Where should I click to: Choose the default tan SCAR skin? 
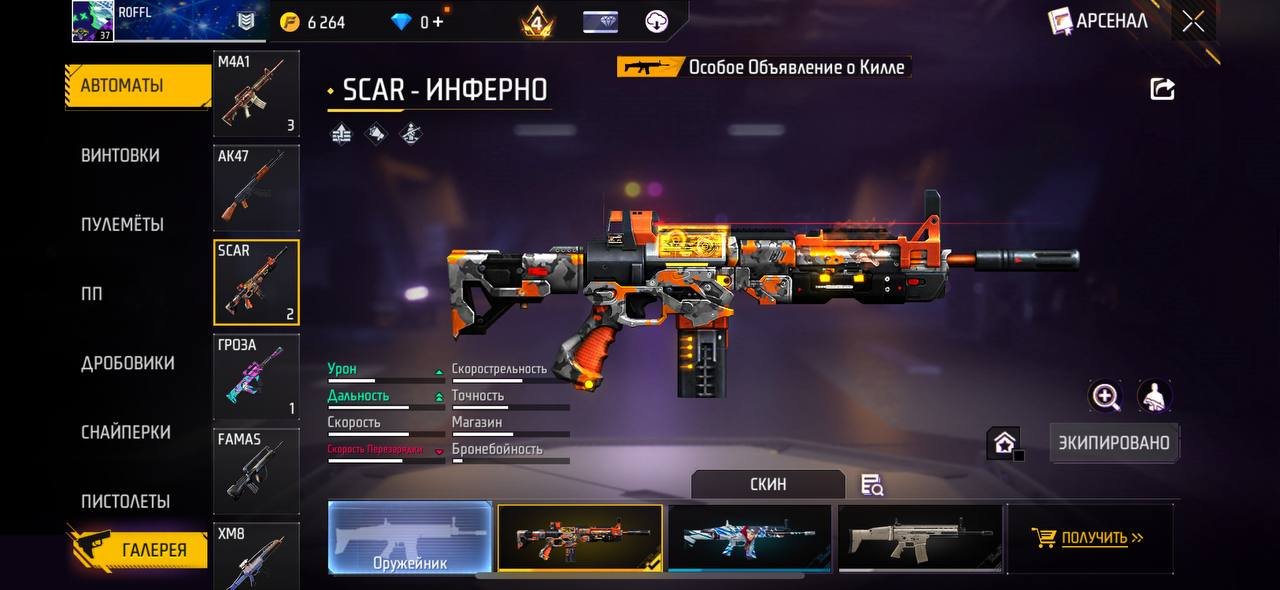[919, 538]
